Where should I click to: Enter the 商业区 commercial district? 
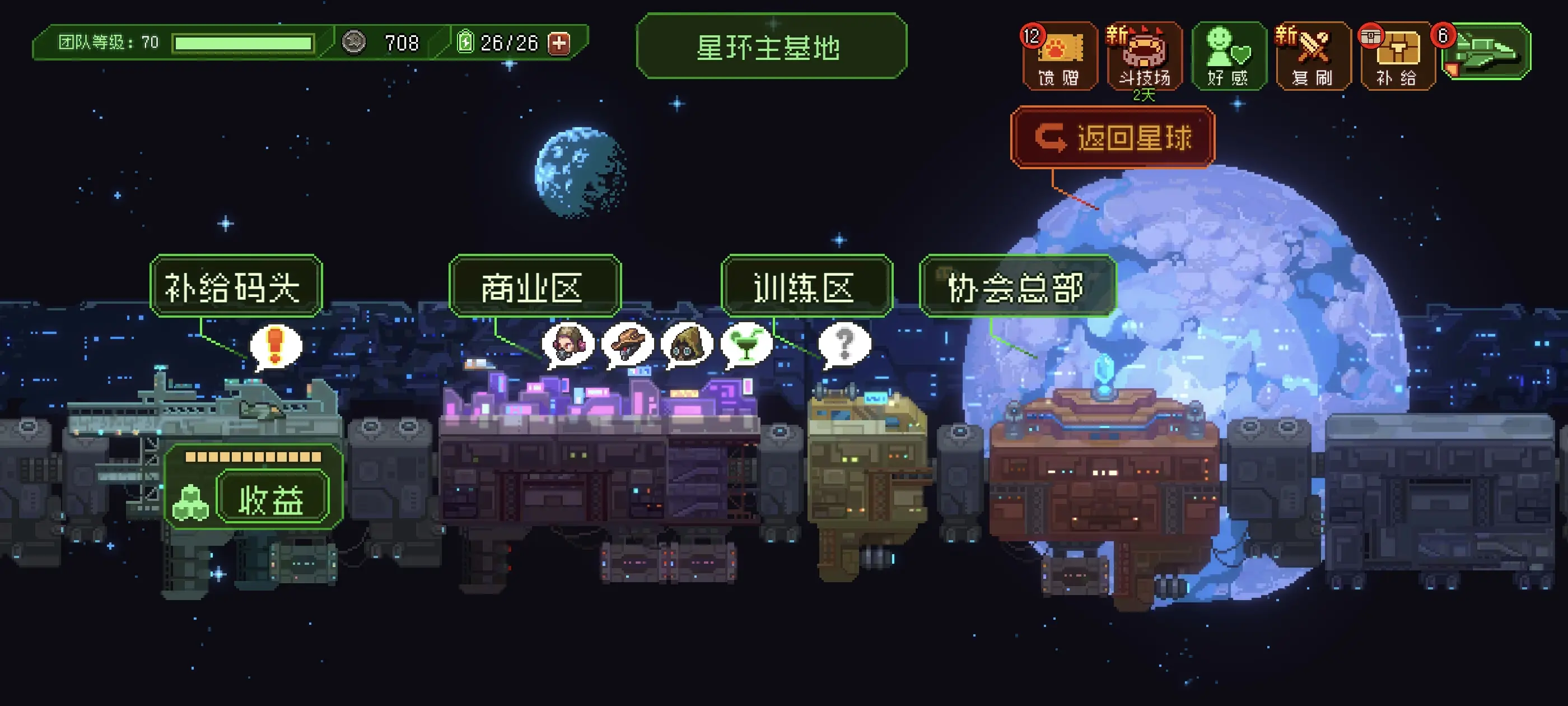point(534,286)
